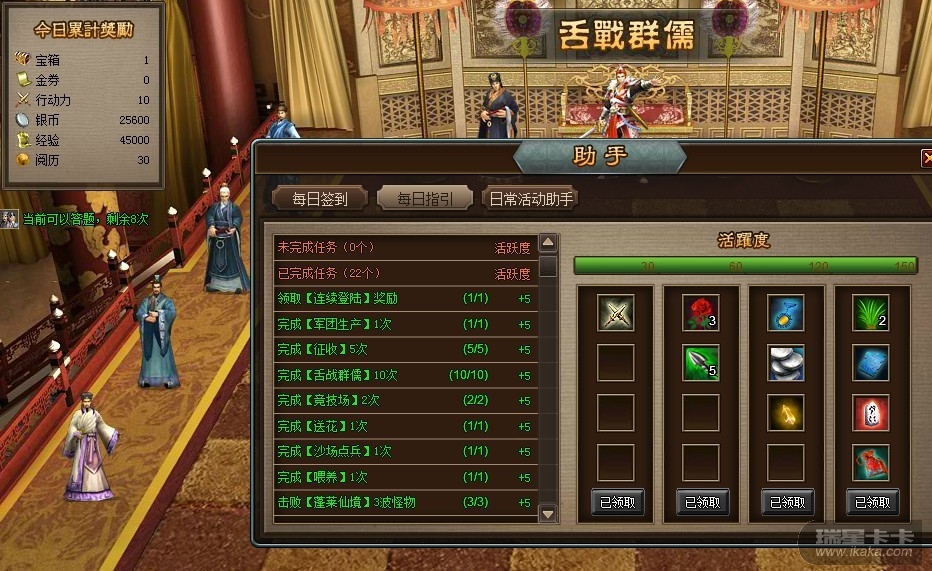Select the silver coins reward icon
Image resolution: width=932 pixels, height=571 pixels.
point(786,363)
